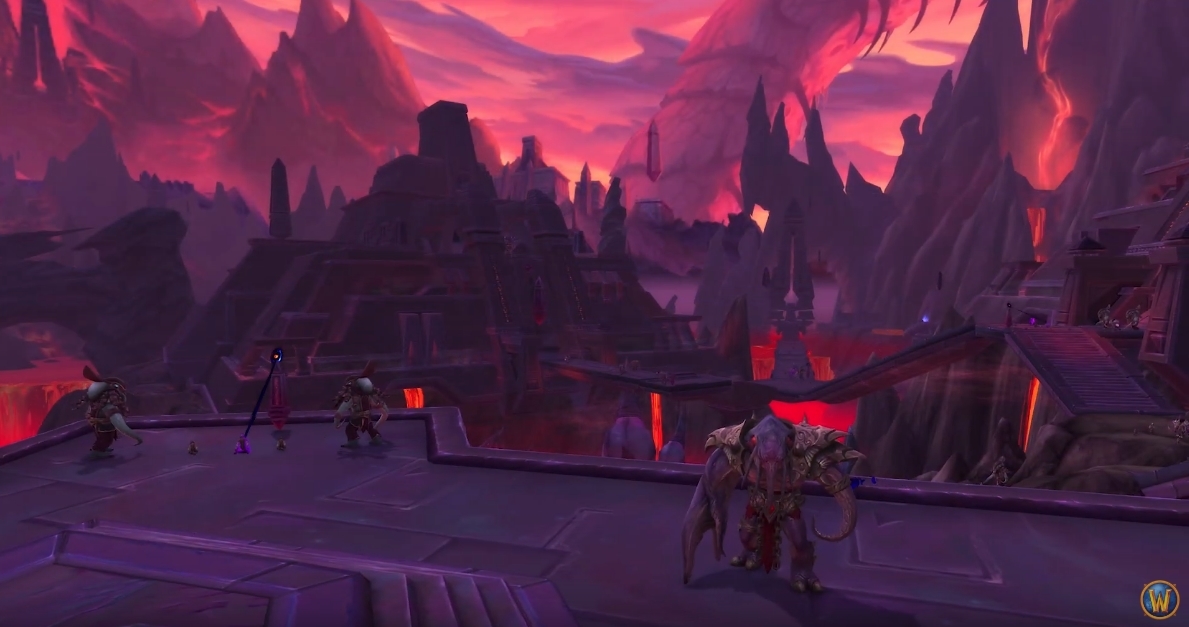Image resolution: width=1189 pixels, height=627 pixels.
Task: Click the World of Warcraft logo watermark
Action: click(1159, 598)
